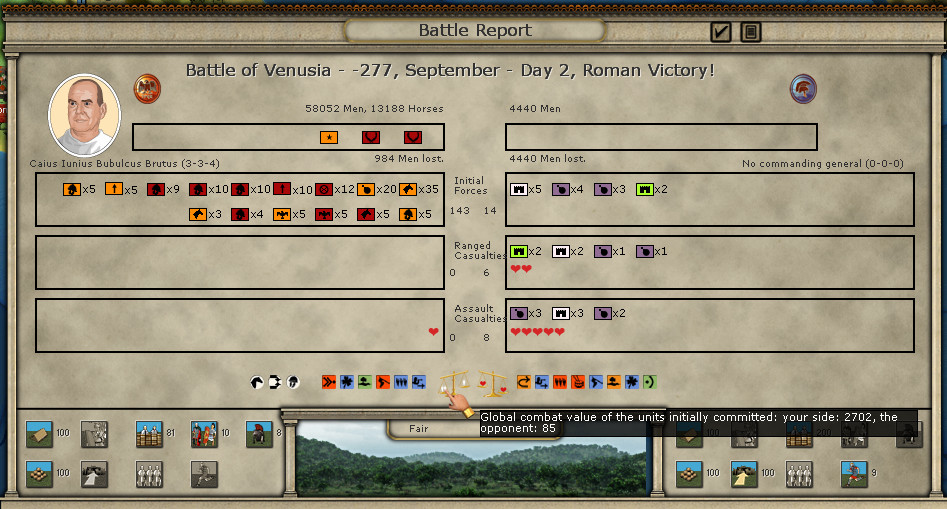The width and height of the screenshot is (947, 509).
Task: Select the green unit icon in enemy Initial Forces
Action: (645, 189)
